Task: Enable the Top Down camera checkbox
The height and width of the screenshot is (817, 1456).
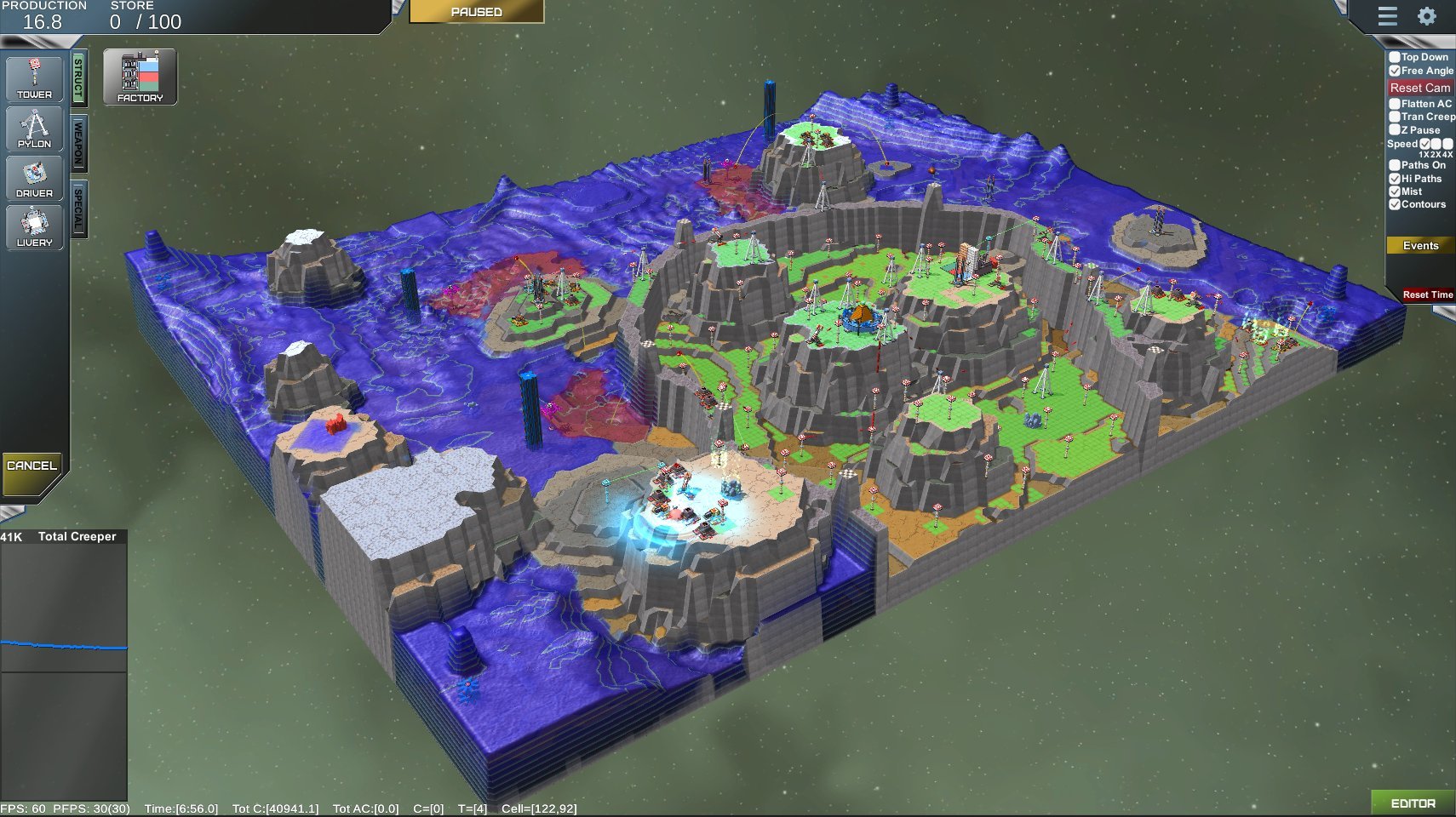Action: [x=1395, y=58]
